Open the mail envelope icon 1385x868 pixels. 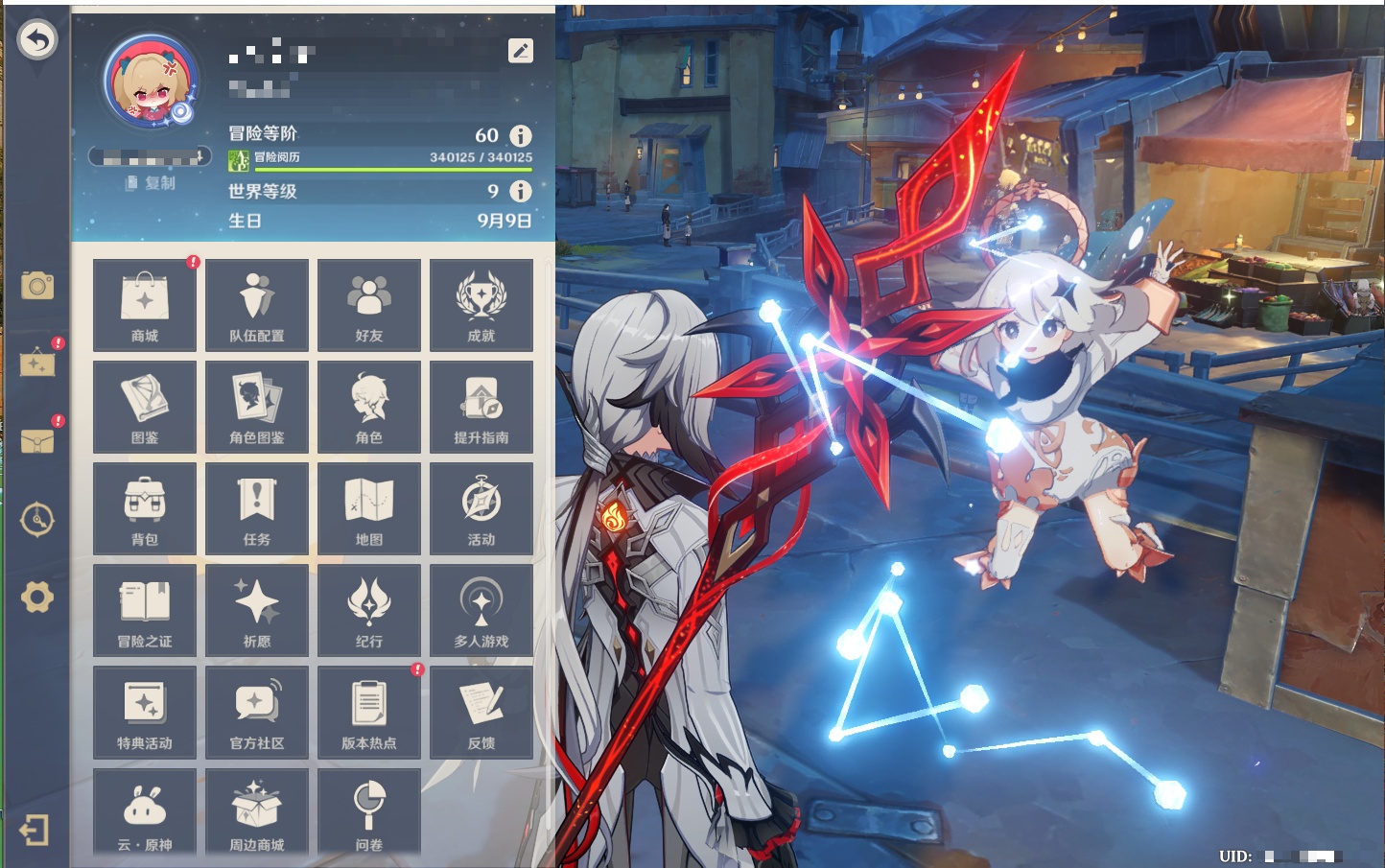coord(37,441)
